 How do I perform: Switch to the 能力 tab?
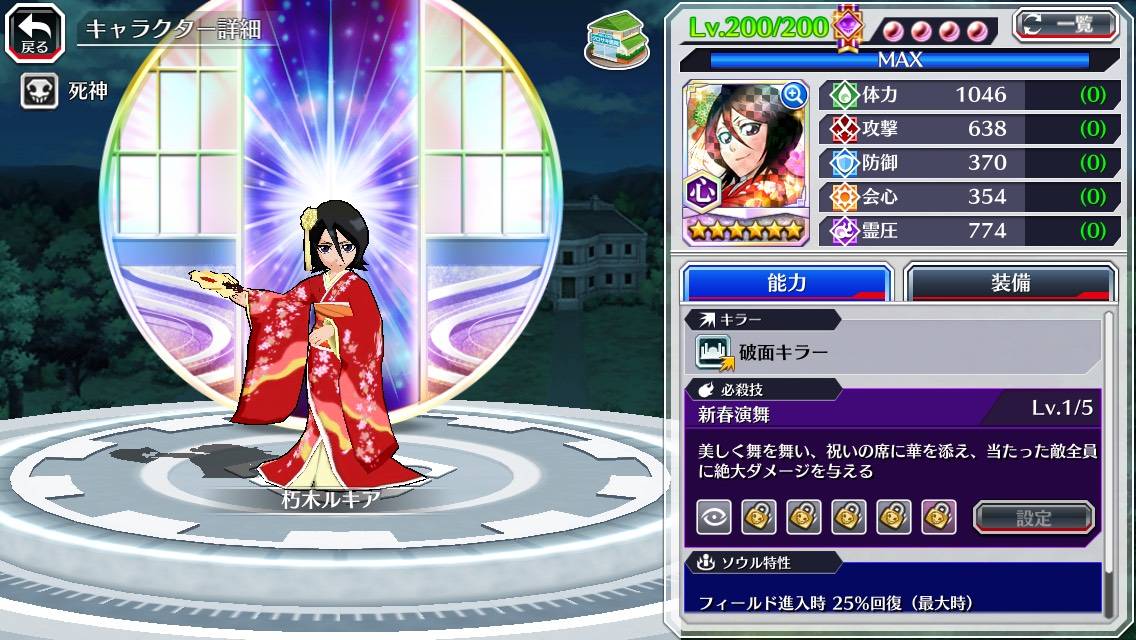[x=786, y=283]
